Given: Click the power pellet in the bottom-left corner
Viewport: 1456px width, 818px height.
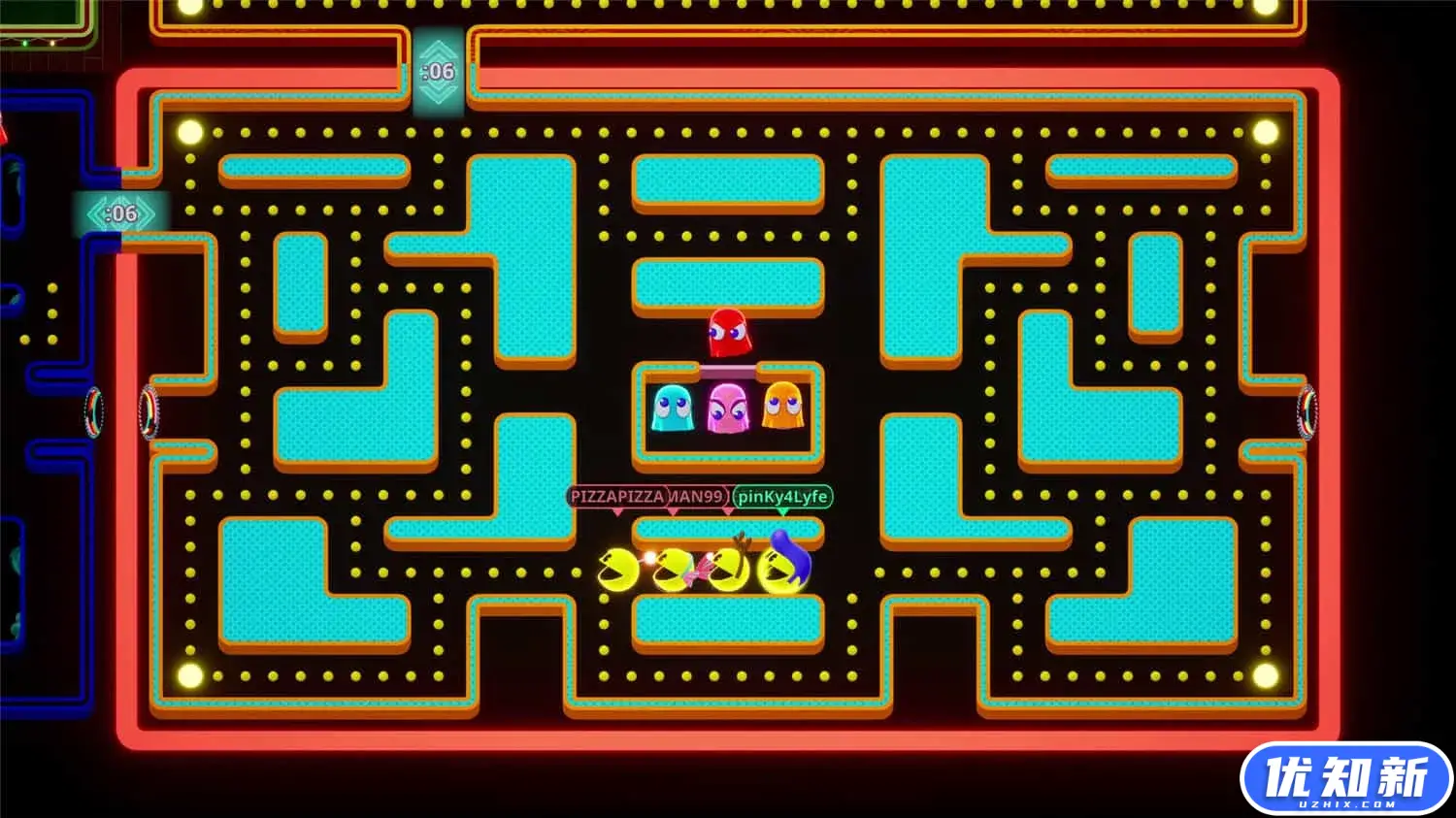Looking at the screenshot, I should point(188,673).
